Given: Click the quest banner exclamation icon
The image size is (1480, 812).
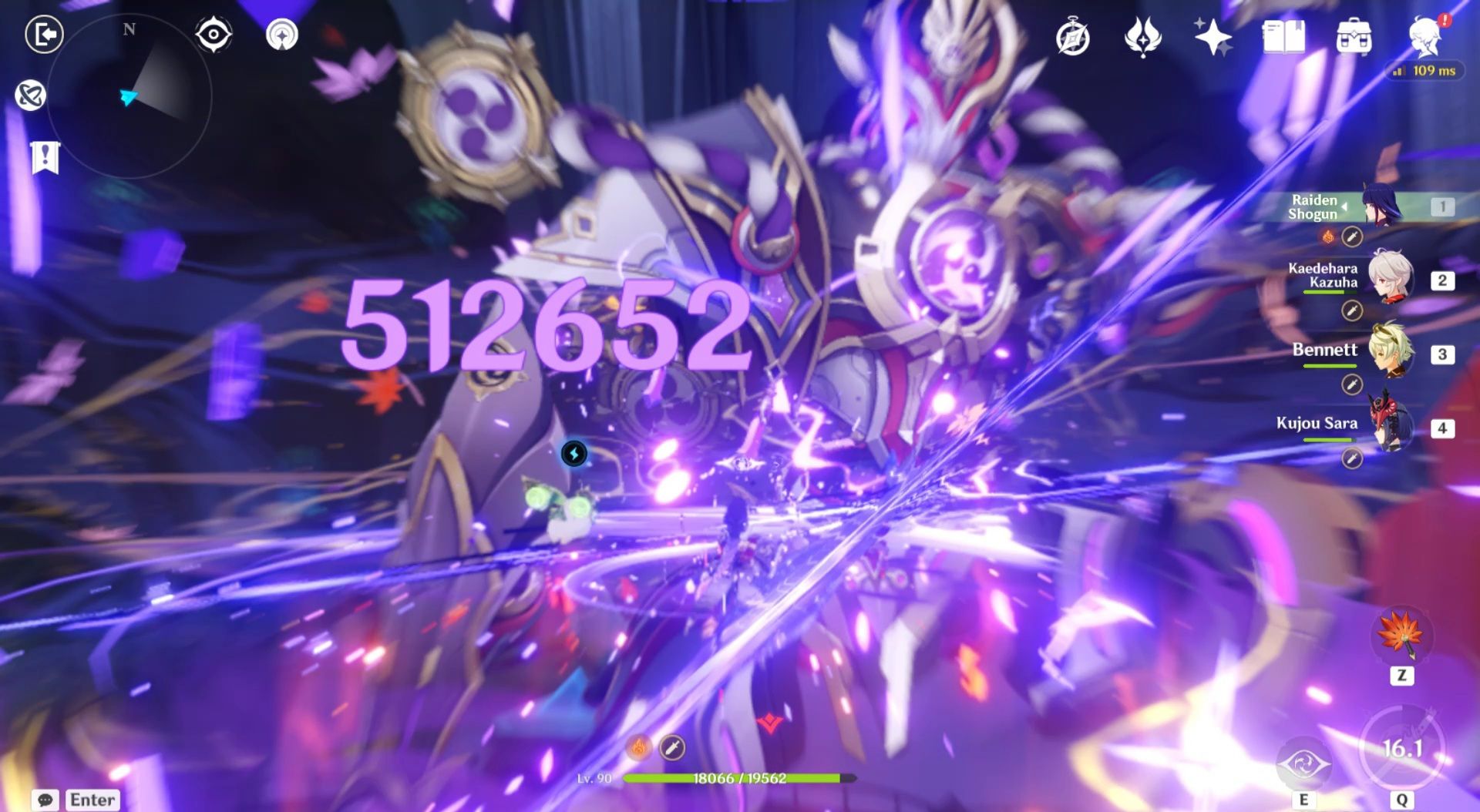Looking at the screenshot, I should click(45, 156).
